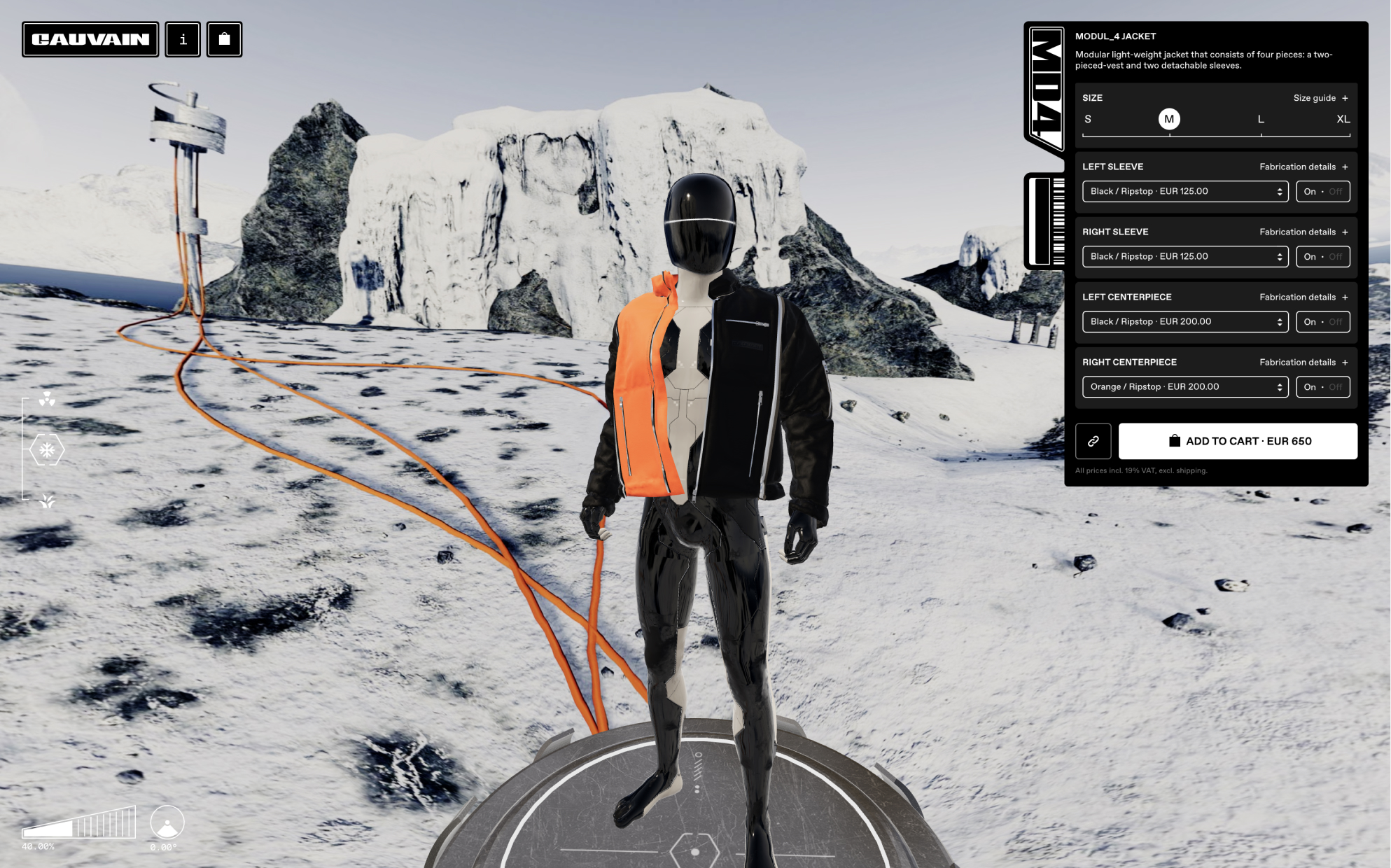This screenshot has width=1391, height=868.
Task: Open the shopping bag
Action: (224, 39)
